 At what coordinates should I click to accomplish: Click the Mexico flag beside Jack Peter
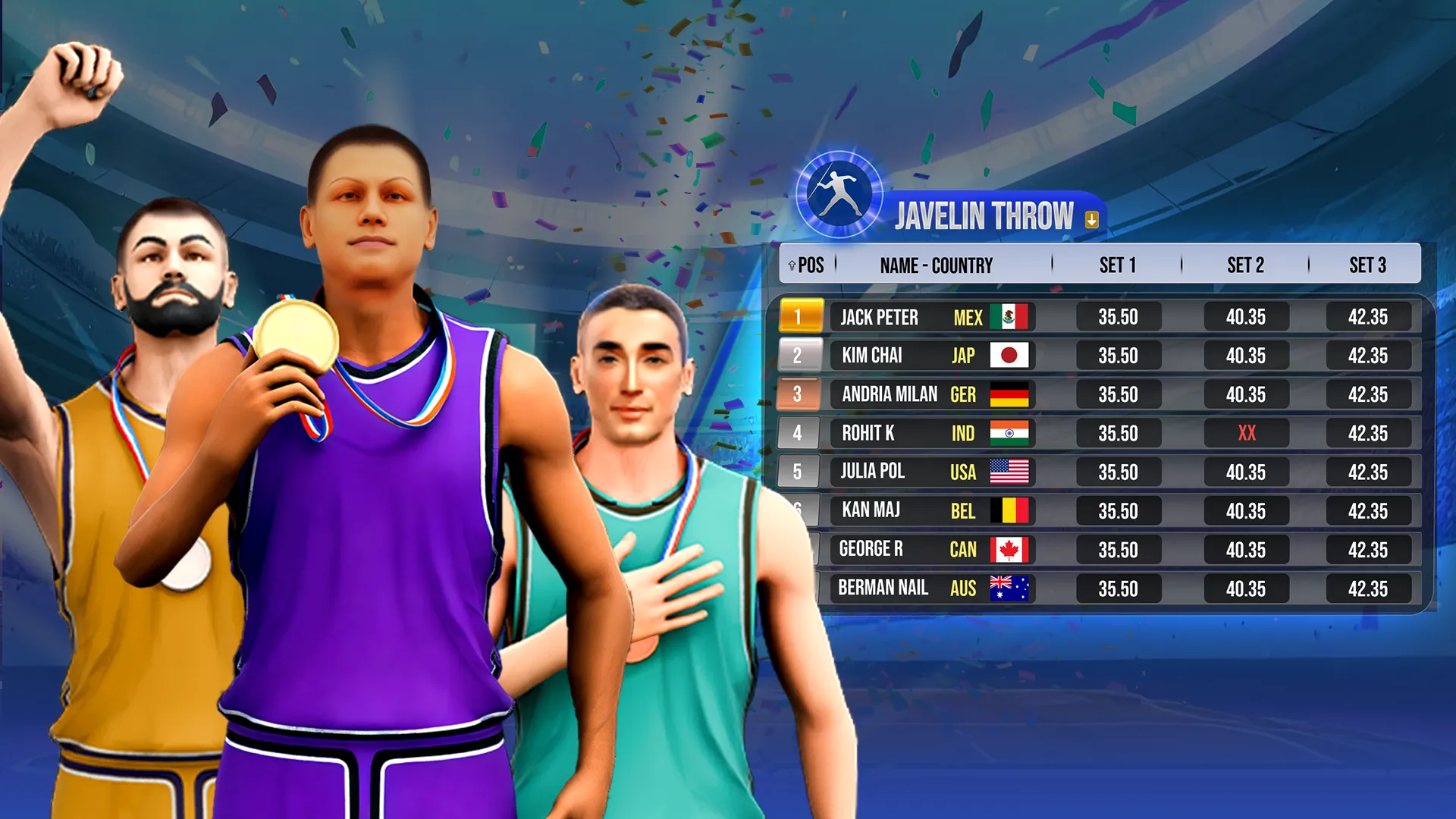point(1012,318)
